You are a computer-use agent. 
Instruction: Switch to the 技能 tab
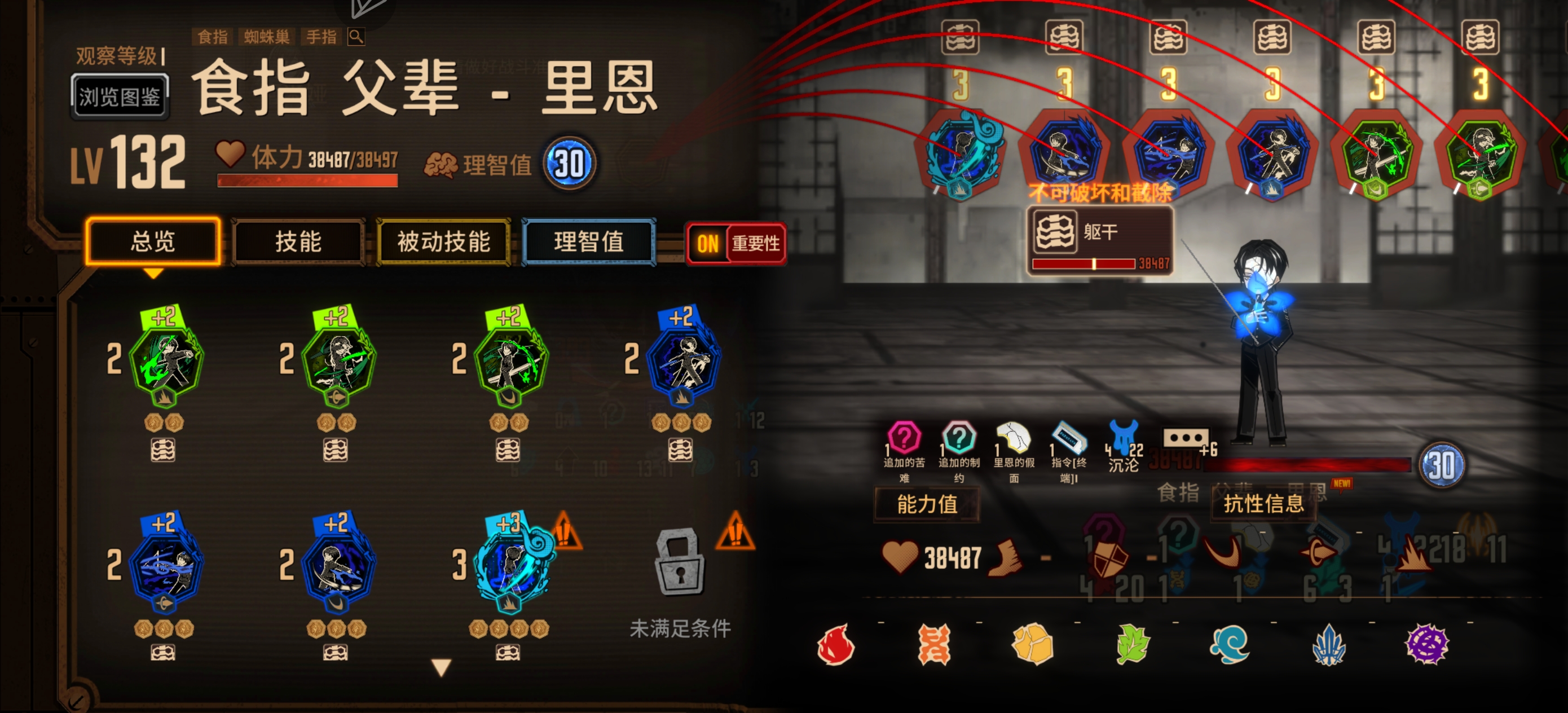299,243
